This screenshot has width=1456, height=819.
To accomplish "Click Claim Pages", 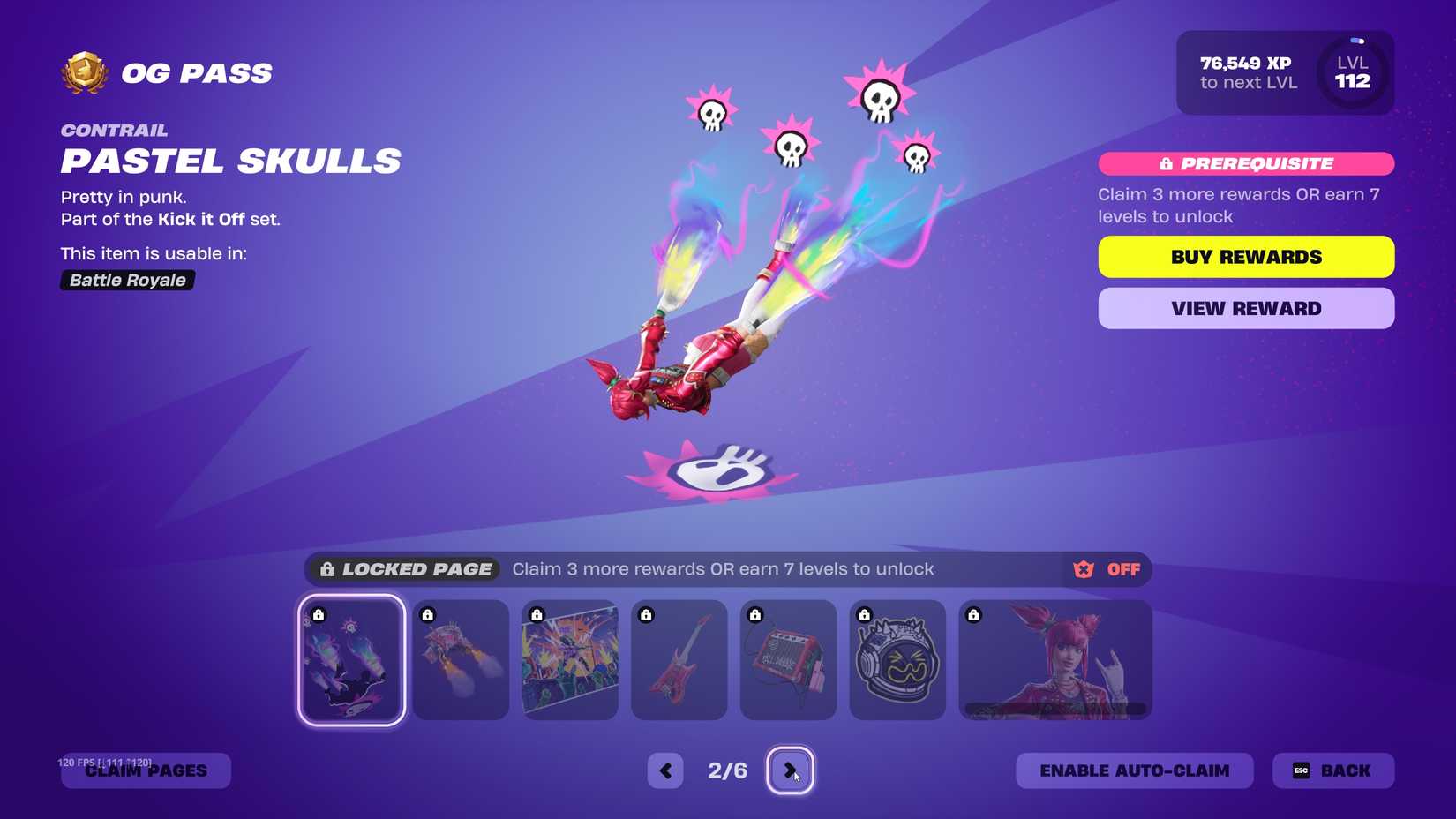I will click(x=146, y=770).
